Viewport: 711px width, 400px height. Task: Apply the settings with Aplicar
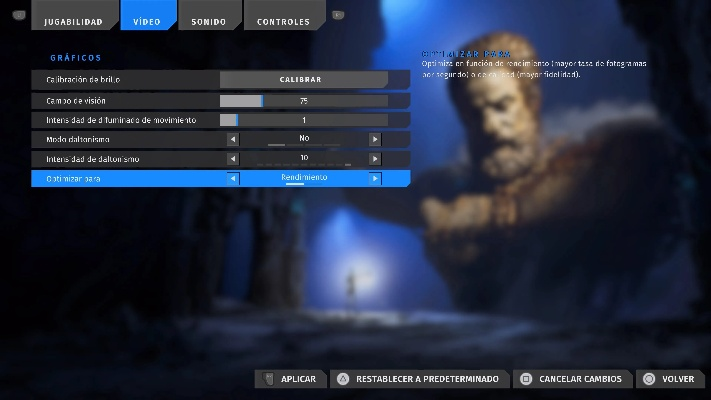(x=288, y=379)
